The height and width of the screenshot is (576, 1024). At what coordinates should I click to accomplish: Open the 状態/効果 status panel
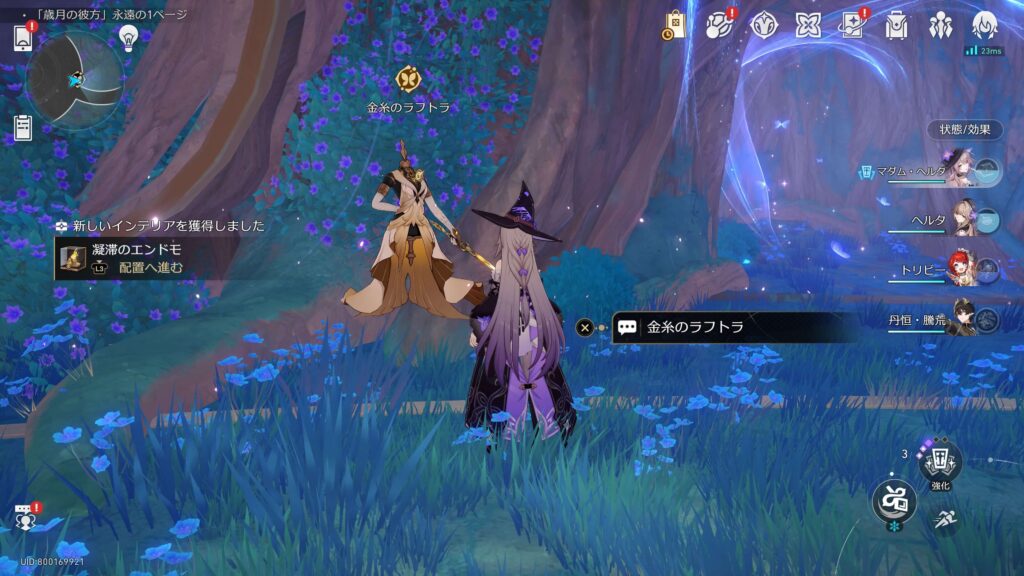tap(964, 130)
